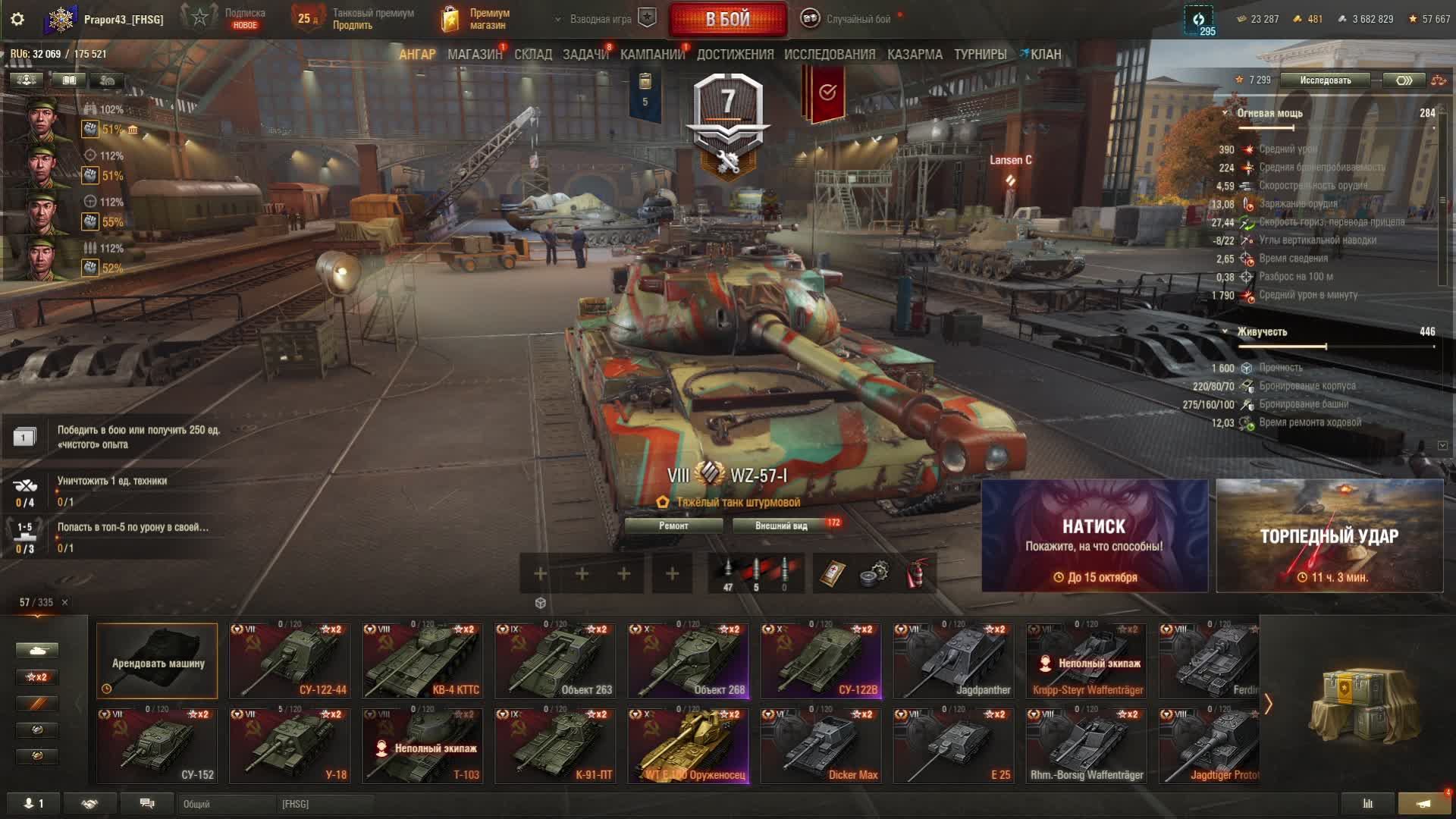Image resolution: width=1456 pixels, height=819 pixels.
Task: Select the ДОСТИЖЕНИЯ tab
Action: click(735, 55)
